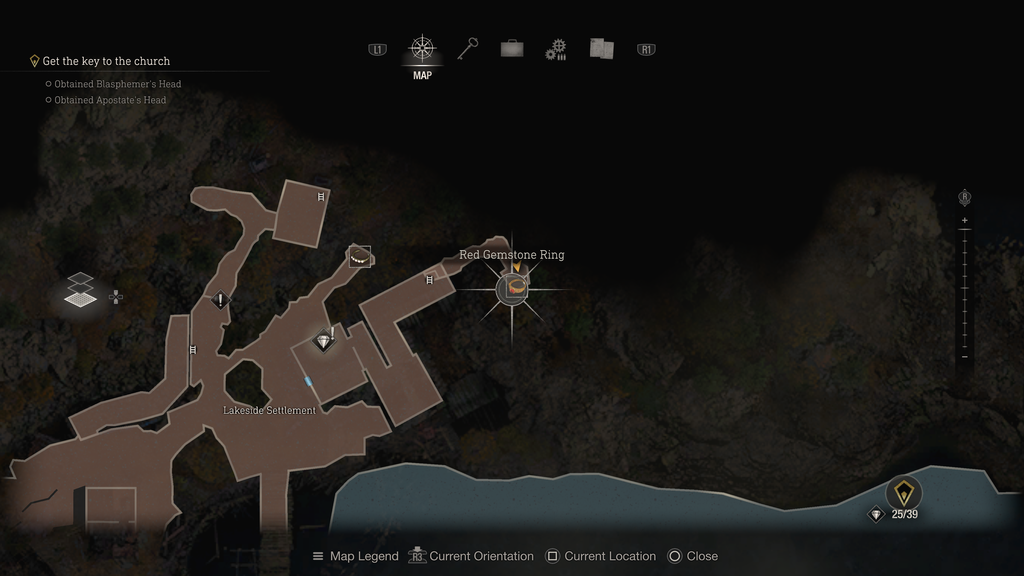Switch to the crafting gears tab
Image resolution: width=1024 pixels, height=576 pixels.
click(556, 50)
